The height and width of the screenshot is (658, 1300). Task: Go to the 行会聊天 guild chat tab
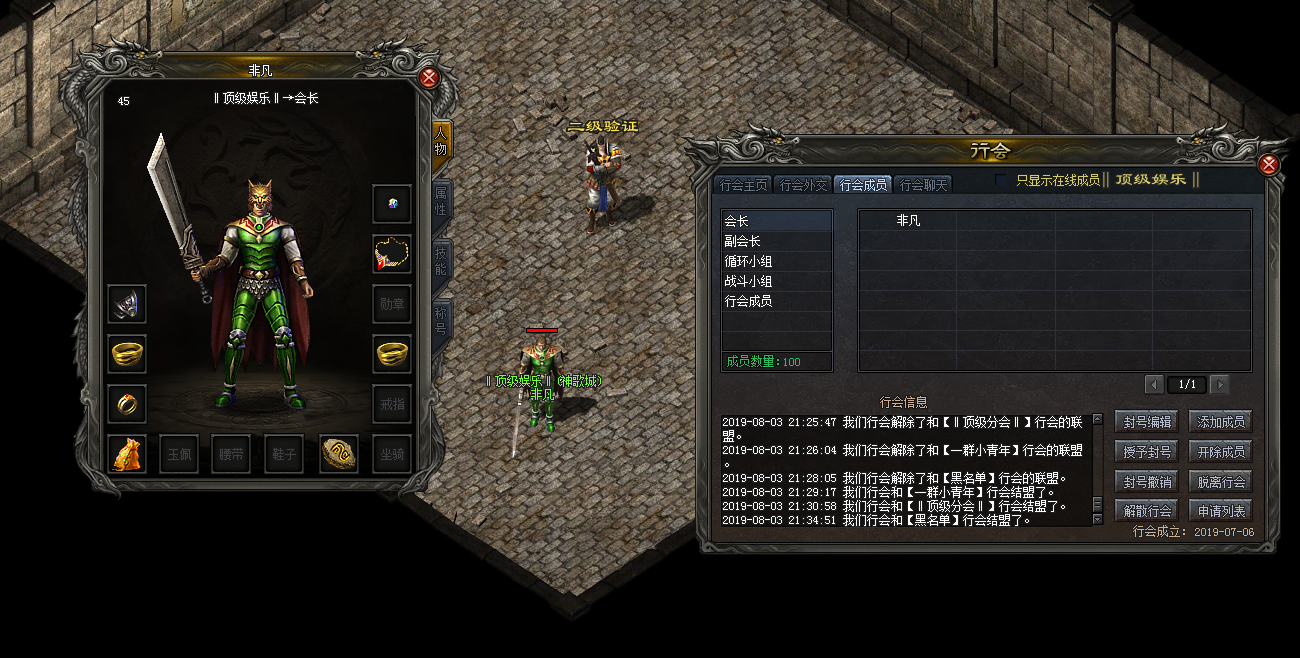click(922, 184)
